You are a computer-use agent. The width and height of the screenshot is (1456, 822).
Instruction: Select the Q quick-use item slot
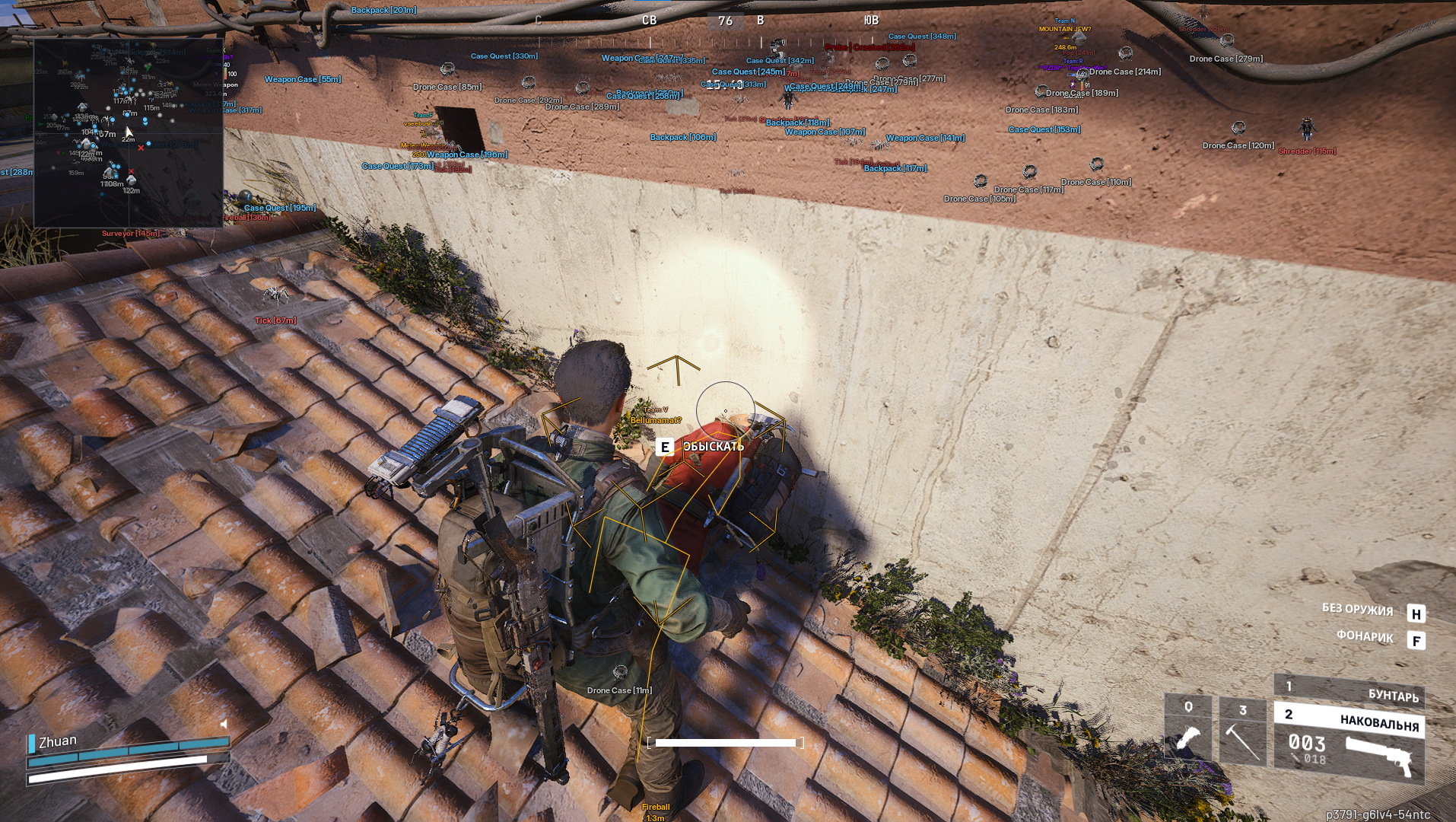pyautogui.click(x=1187, y=730)
